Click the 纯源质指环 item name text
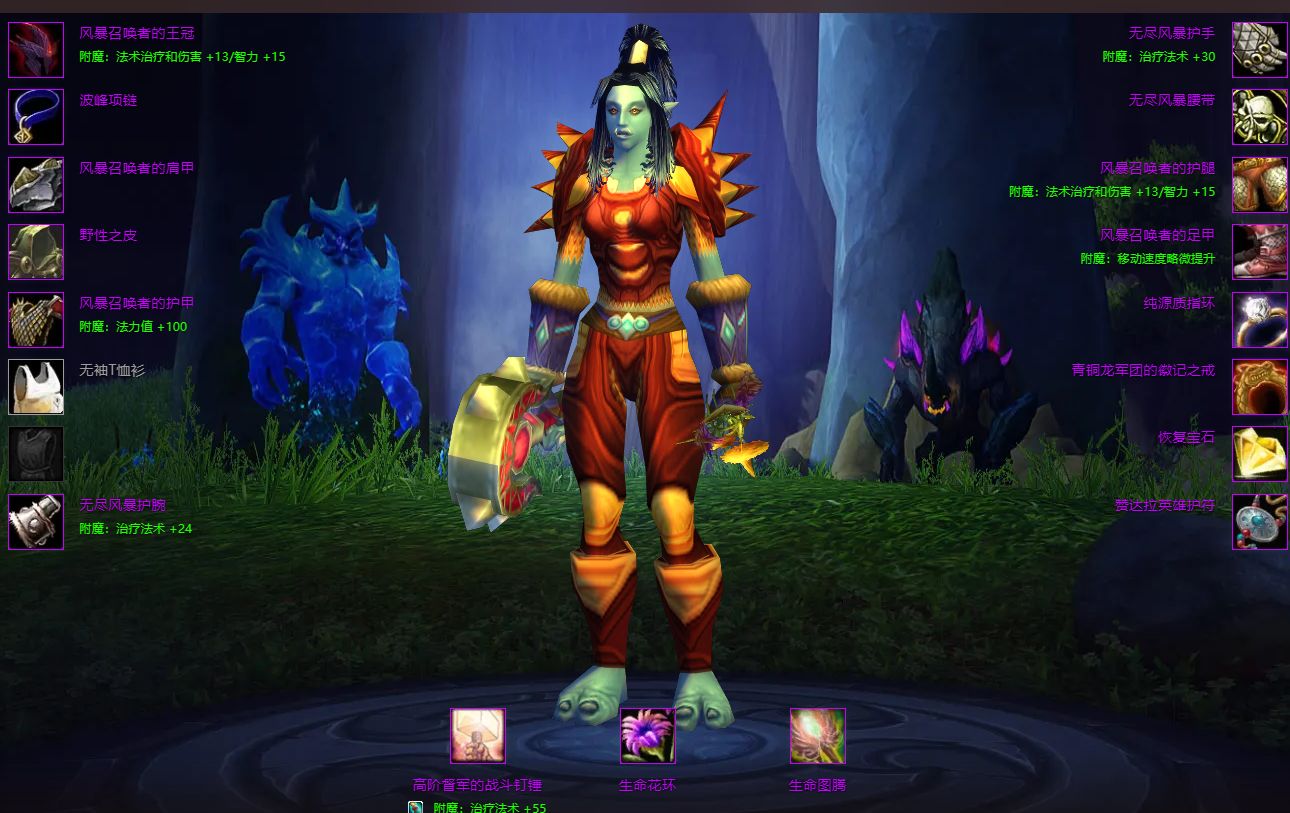Image resolution: width=1290 pixels, height=813 pixels. [x=1179, y=303]
